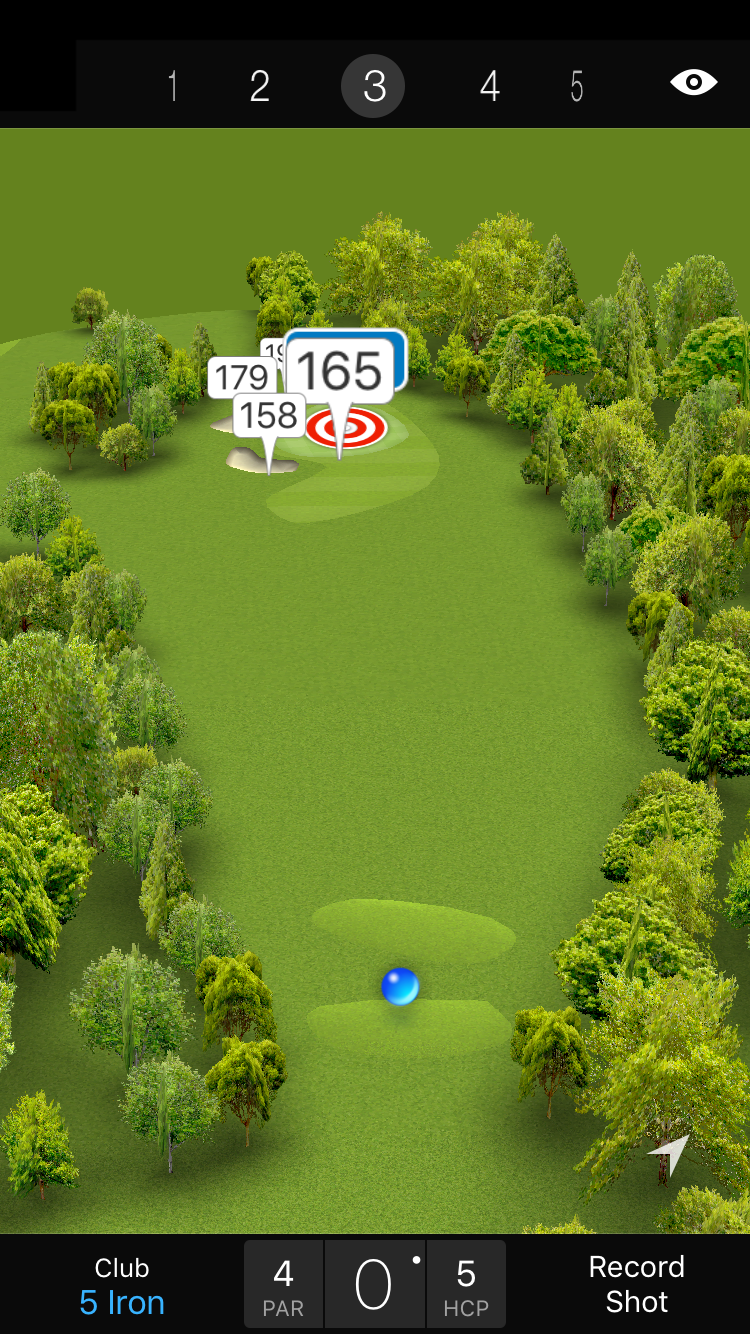Switch to hole 2

[260, 87]
